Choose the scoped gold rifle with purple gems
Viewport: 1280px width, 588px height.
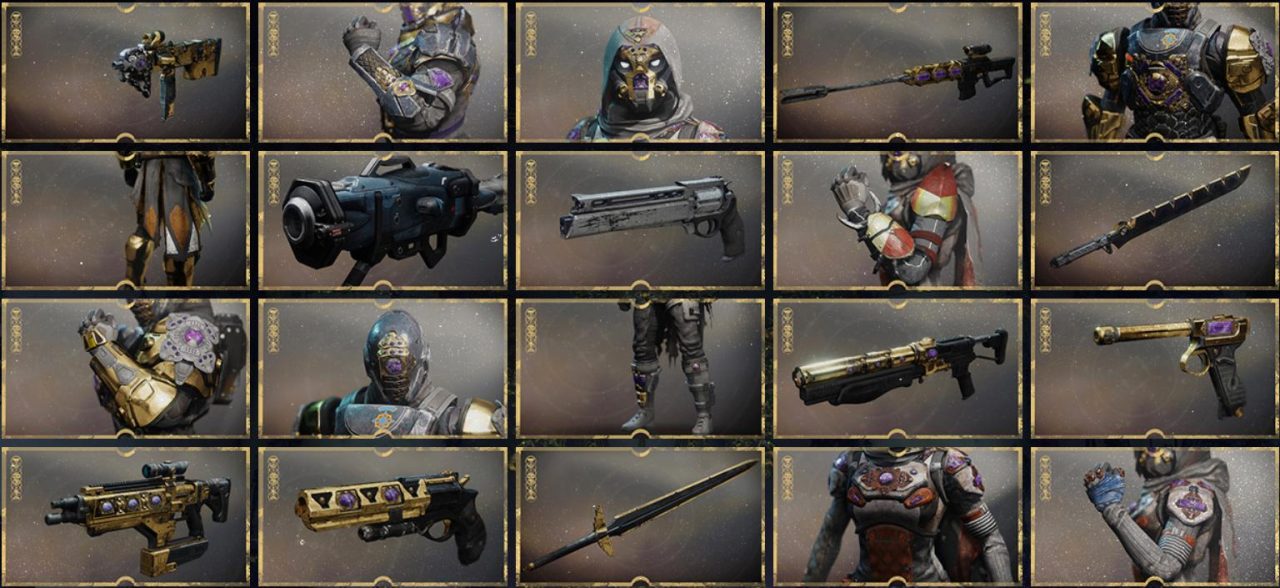click(126, 515)
